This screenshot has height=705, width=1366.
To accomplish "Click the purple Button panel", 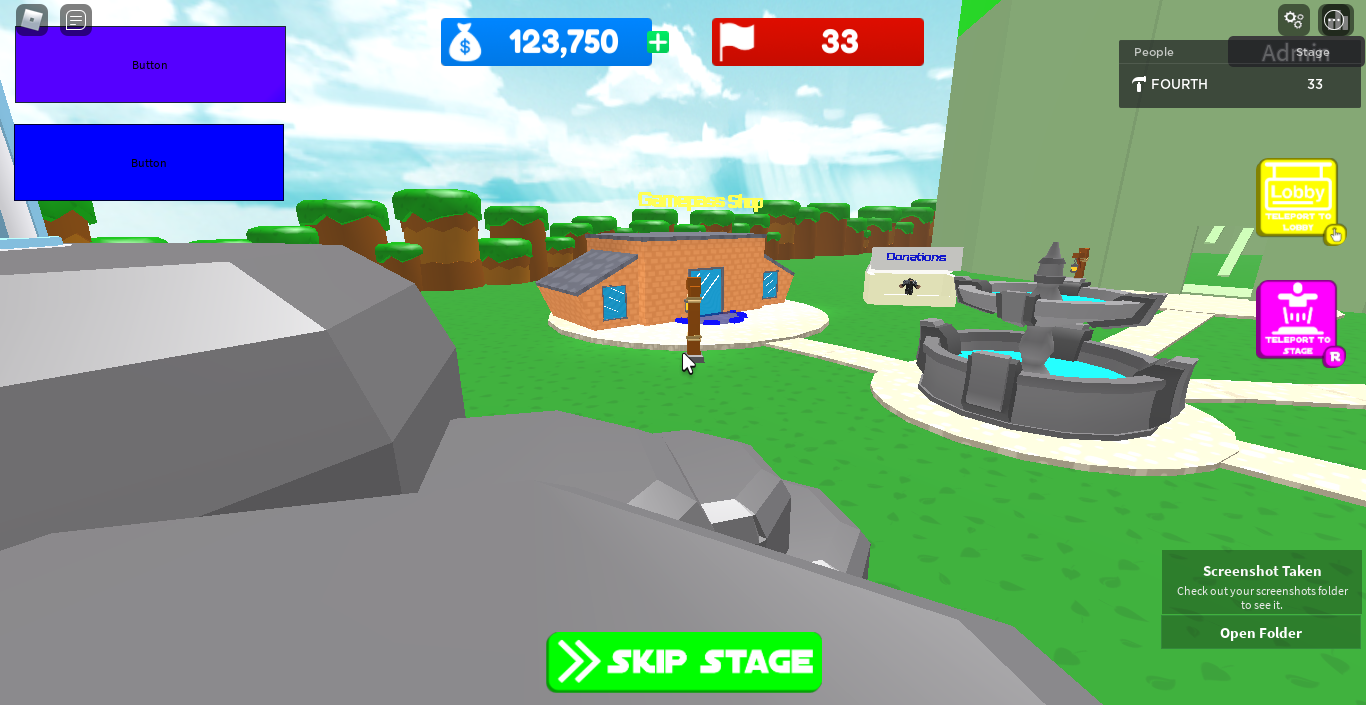I will coord(150,65).
